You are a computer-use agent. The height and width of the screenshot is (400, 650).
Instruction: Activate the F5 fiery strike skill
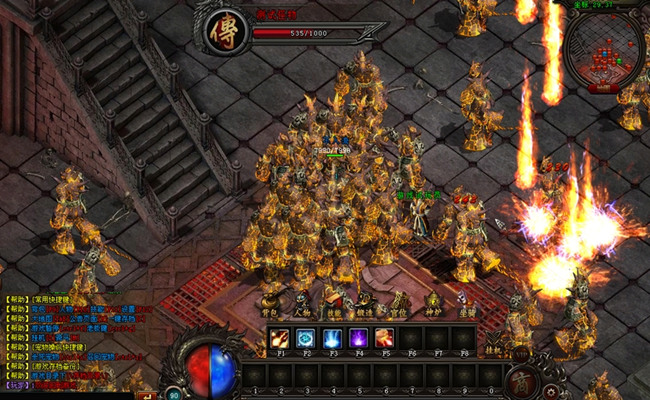(x=383, y=338)
